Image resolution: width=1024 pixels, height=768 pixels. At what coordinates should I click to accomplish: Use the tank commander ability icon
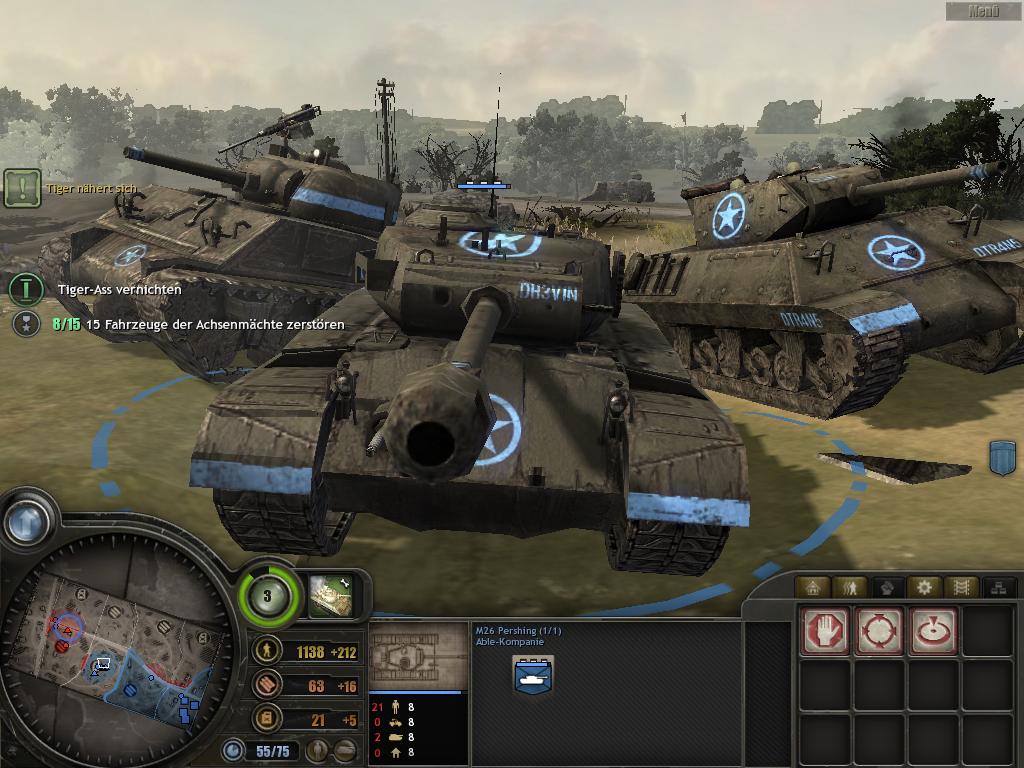coord(329,594)
